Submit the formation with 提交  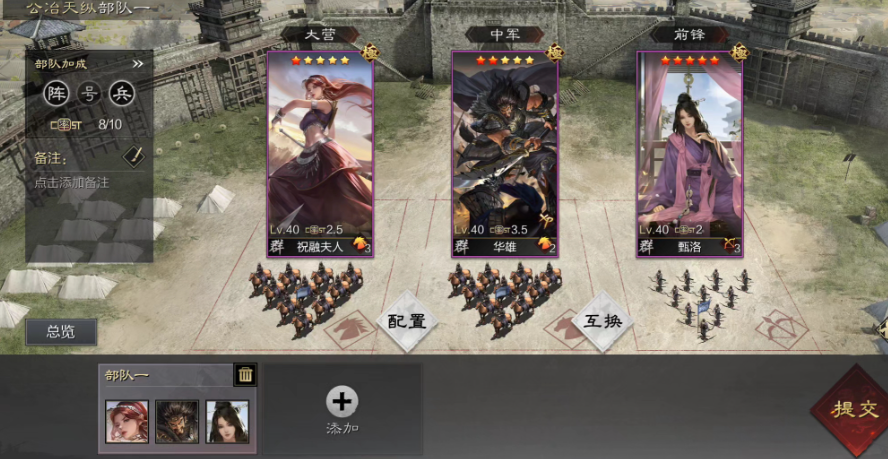pyautogui.click(x=847, y=407)
